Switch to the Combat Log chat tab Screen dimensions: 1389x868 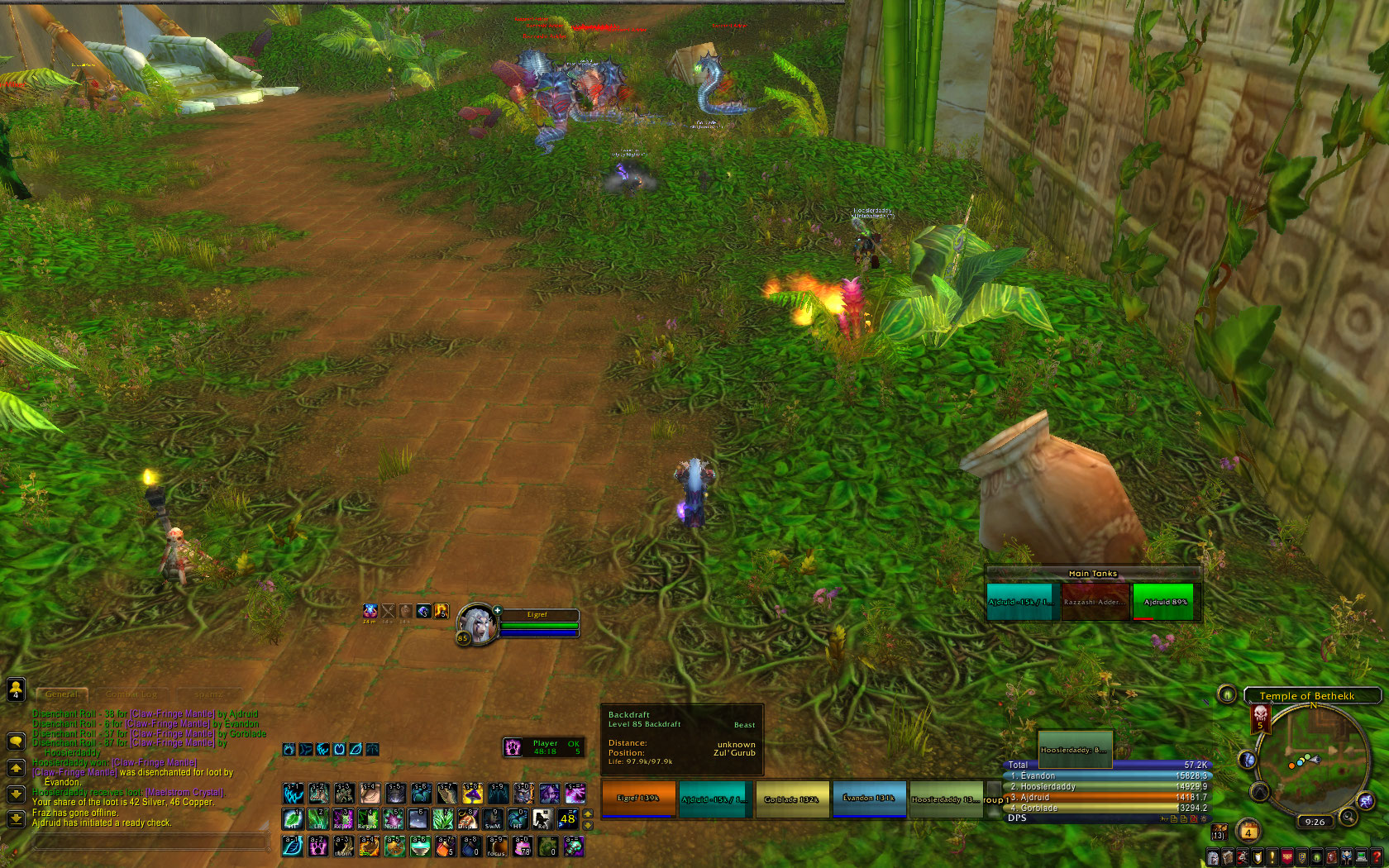tap(132, 694)
